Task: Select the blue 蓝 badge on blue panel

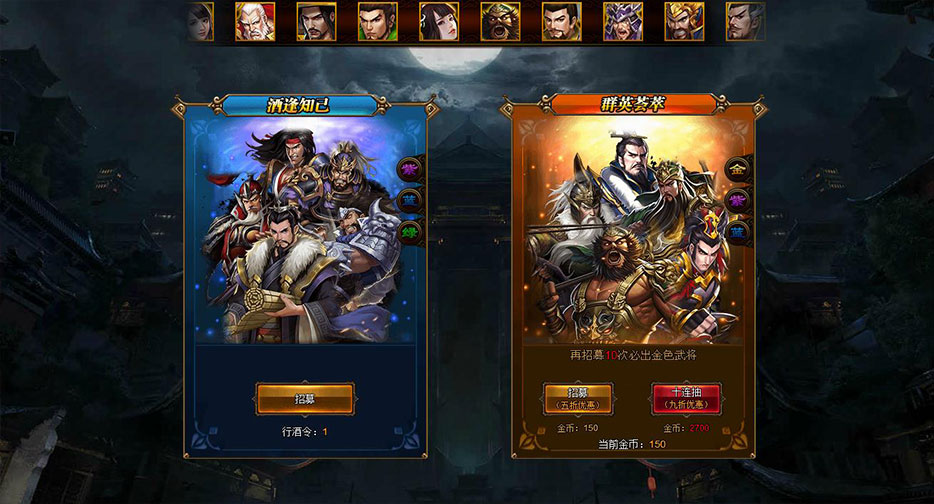Action: [409, 201]
